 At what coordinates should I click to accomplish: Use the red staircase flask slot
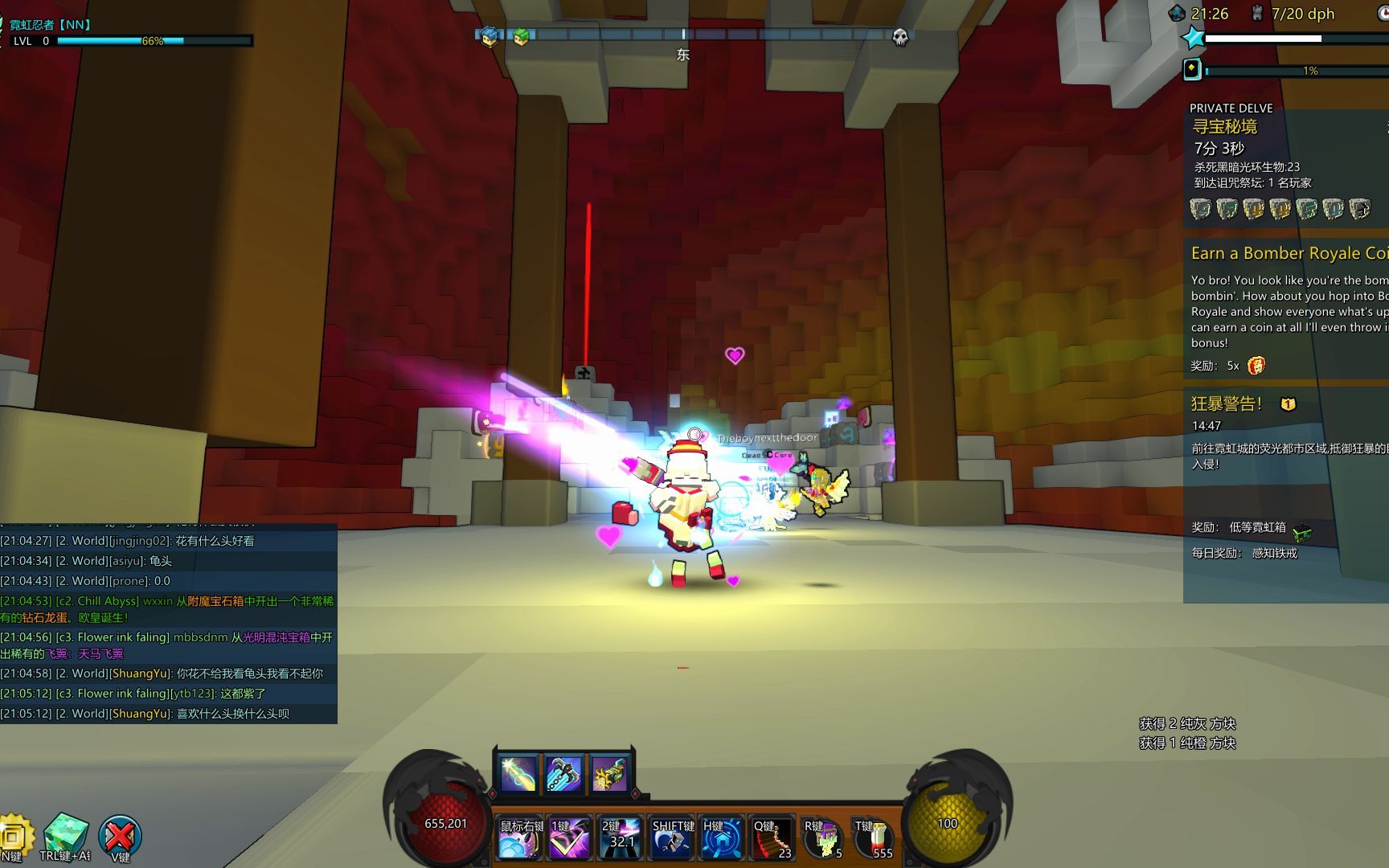pyautogui.click(x=772, y=840)
